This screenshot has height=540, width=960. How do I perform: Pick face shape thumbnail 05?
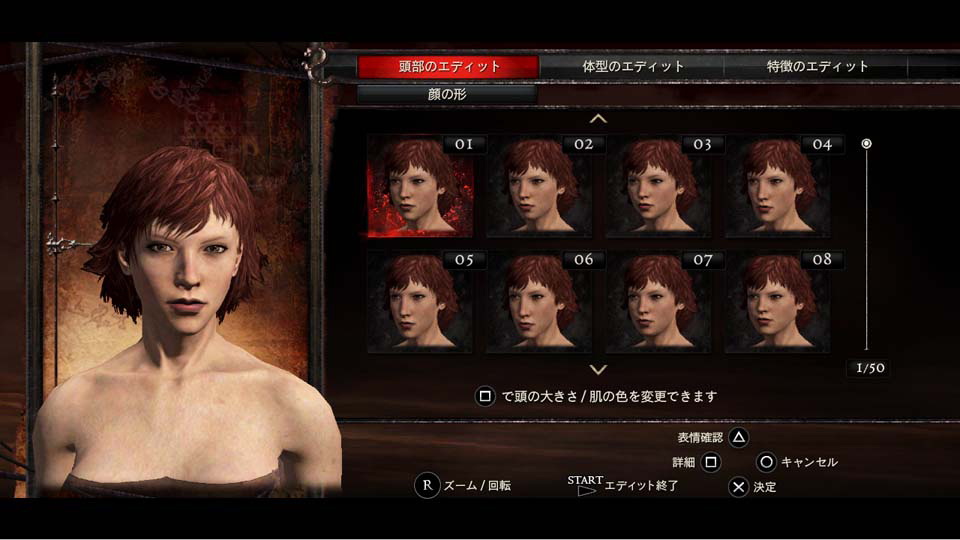tap(420, 302)
